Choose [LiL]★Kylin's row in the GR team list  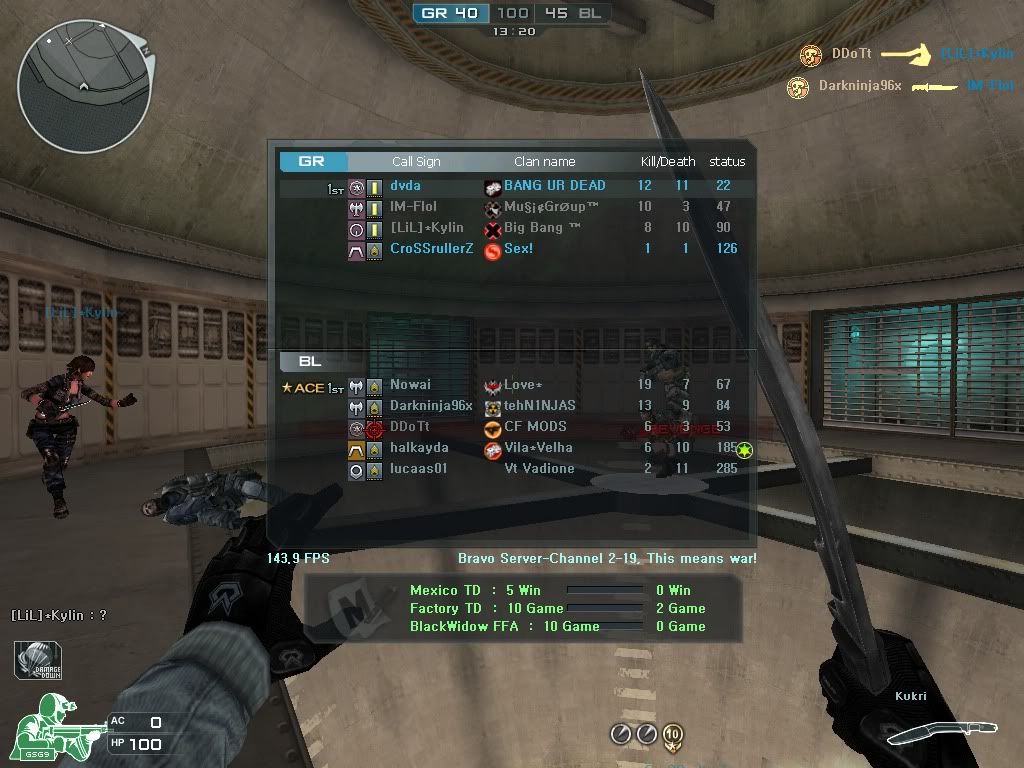point(510,228)
